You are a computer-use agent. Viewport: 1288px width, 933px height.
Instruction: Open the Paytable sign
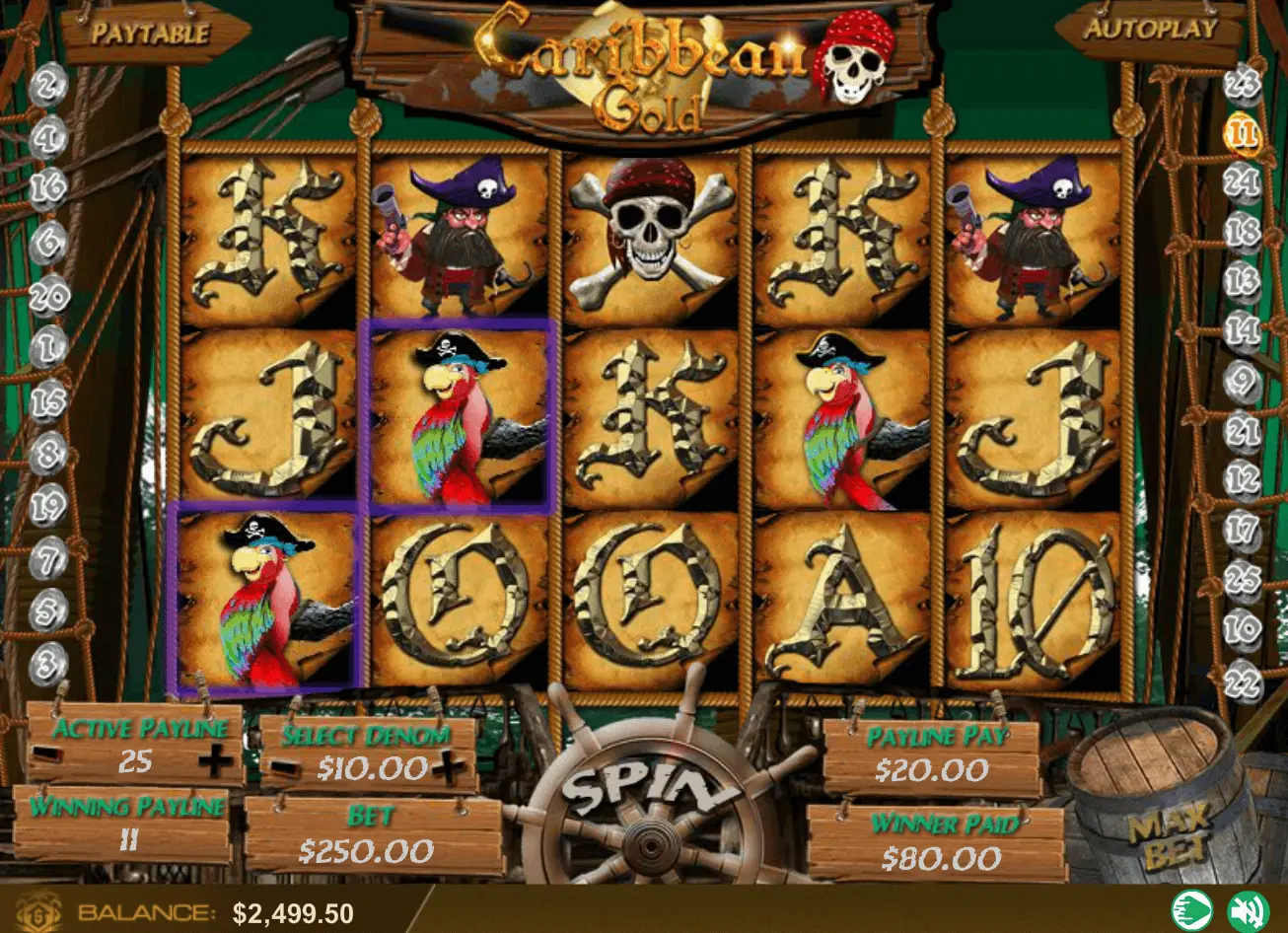pyautogui.click(x=150, y=33)
